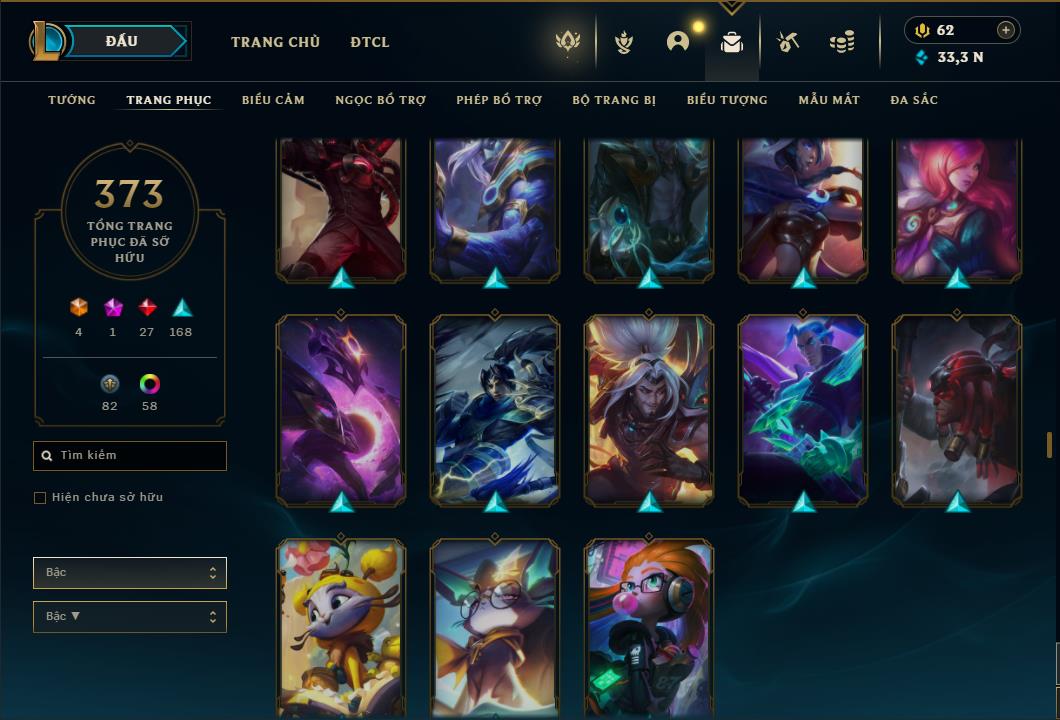1060x720 pixels.
Task: Open the MẪU MẮT tab
Action: point(829,100)
